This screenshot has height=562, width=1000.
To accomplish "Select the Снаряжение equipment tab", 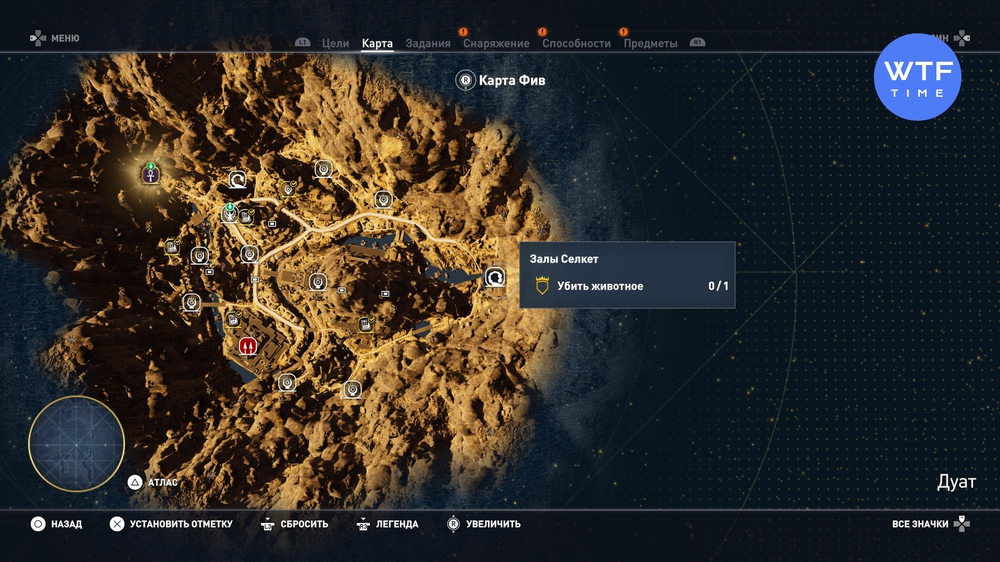I will click(x=496, y=44).
